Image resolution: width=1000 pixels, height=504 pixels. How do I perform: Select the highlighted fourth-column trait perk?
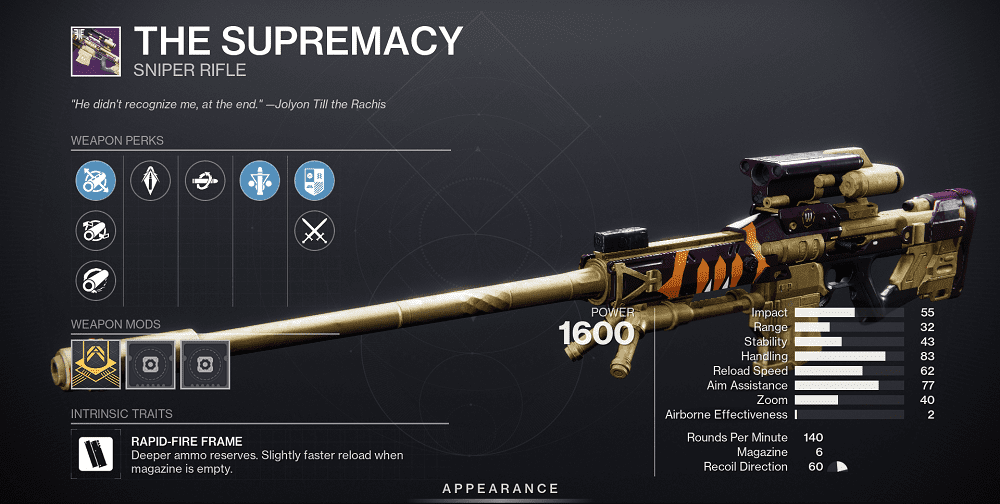pyautogui.click(x=259, y=181)
